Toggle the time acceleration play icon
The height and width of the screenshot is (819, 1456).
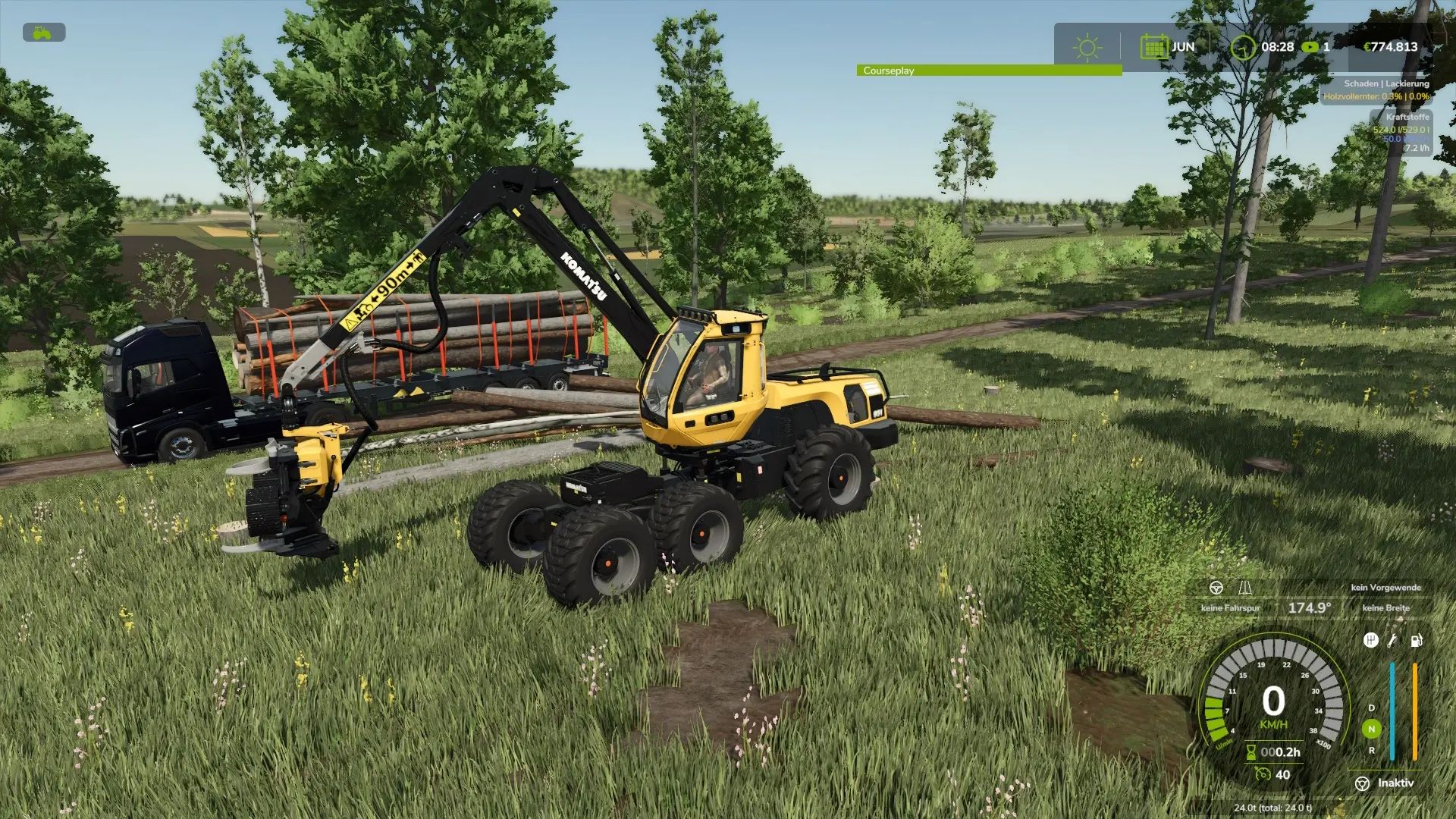pos(1310,47)
